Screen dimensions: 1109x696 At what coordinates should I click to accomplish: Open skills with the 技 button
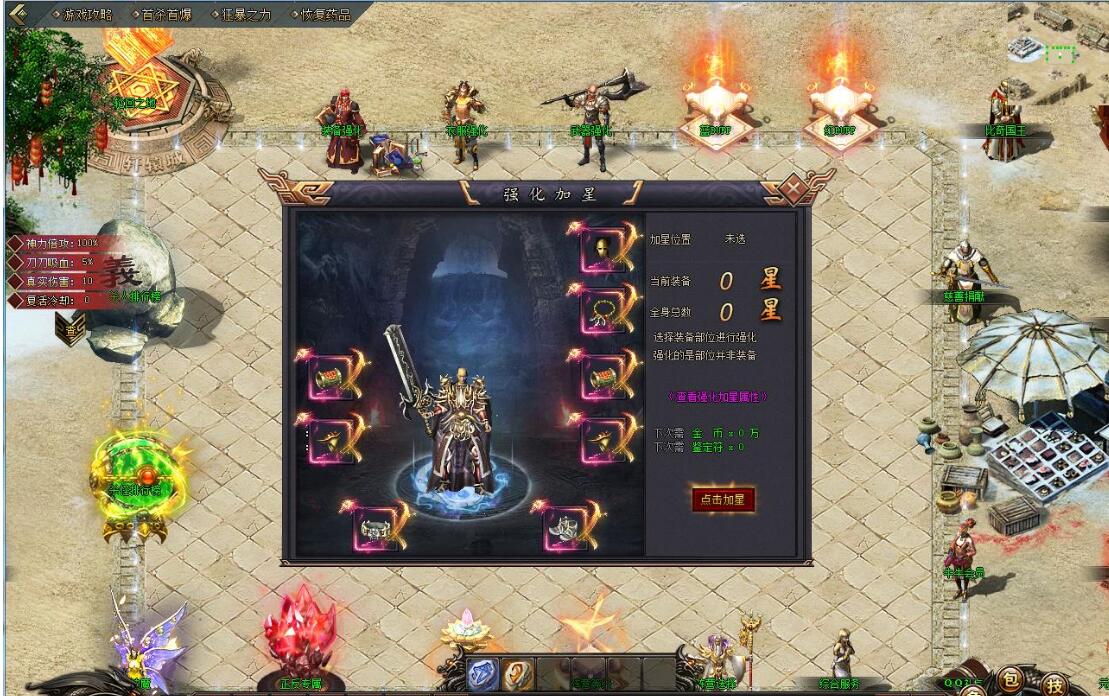click(1055, 684)
